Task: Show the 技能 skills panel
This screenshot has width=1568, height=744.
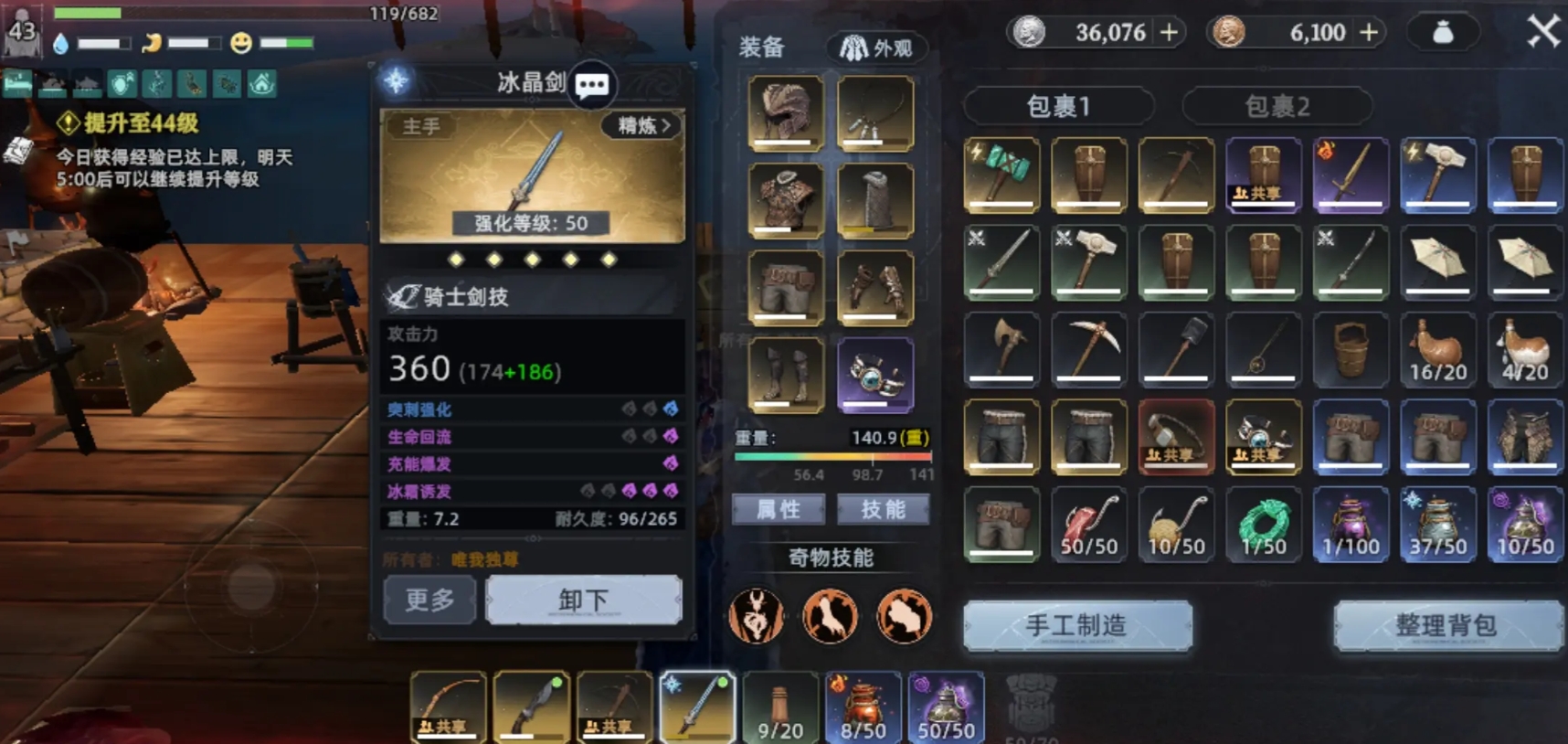Action: 883,509
